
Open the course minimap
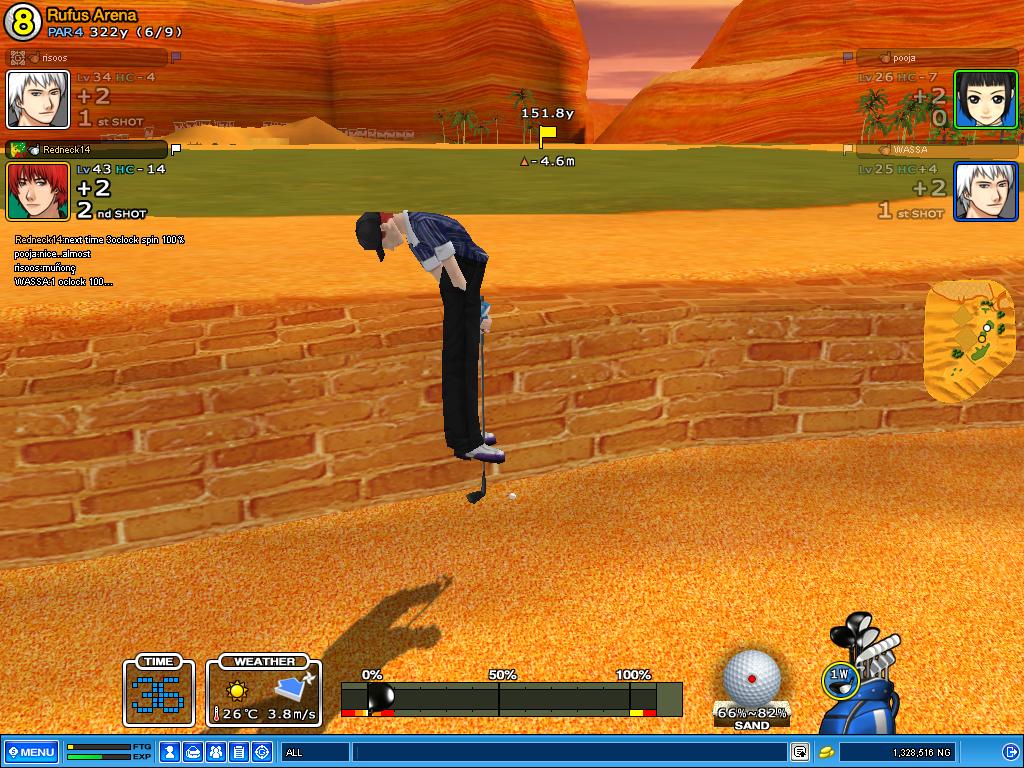970,340
